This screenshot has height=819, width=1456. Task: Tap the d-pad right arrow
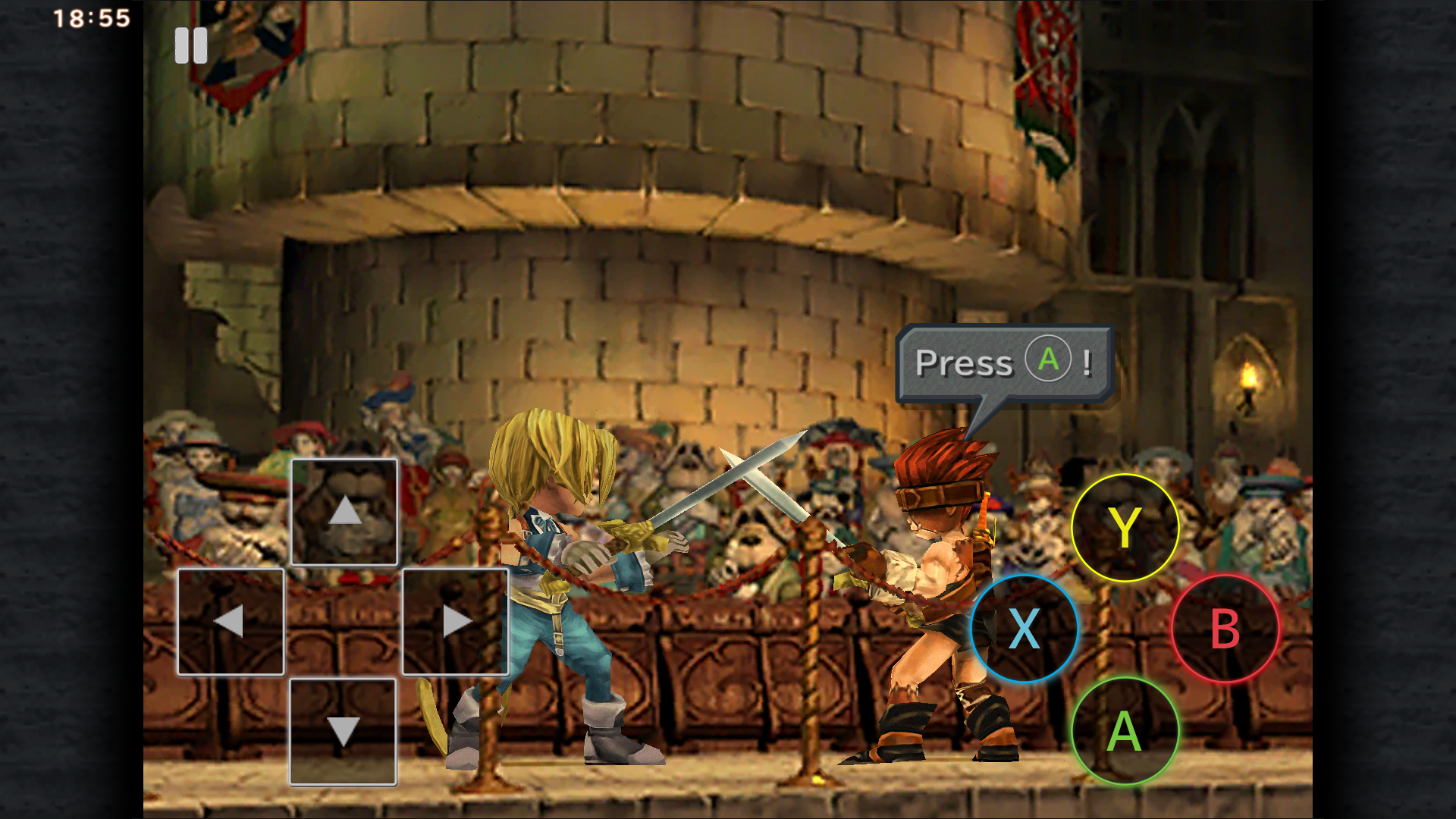click(455, 622)
